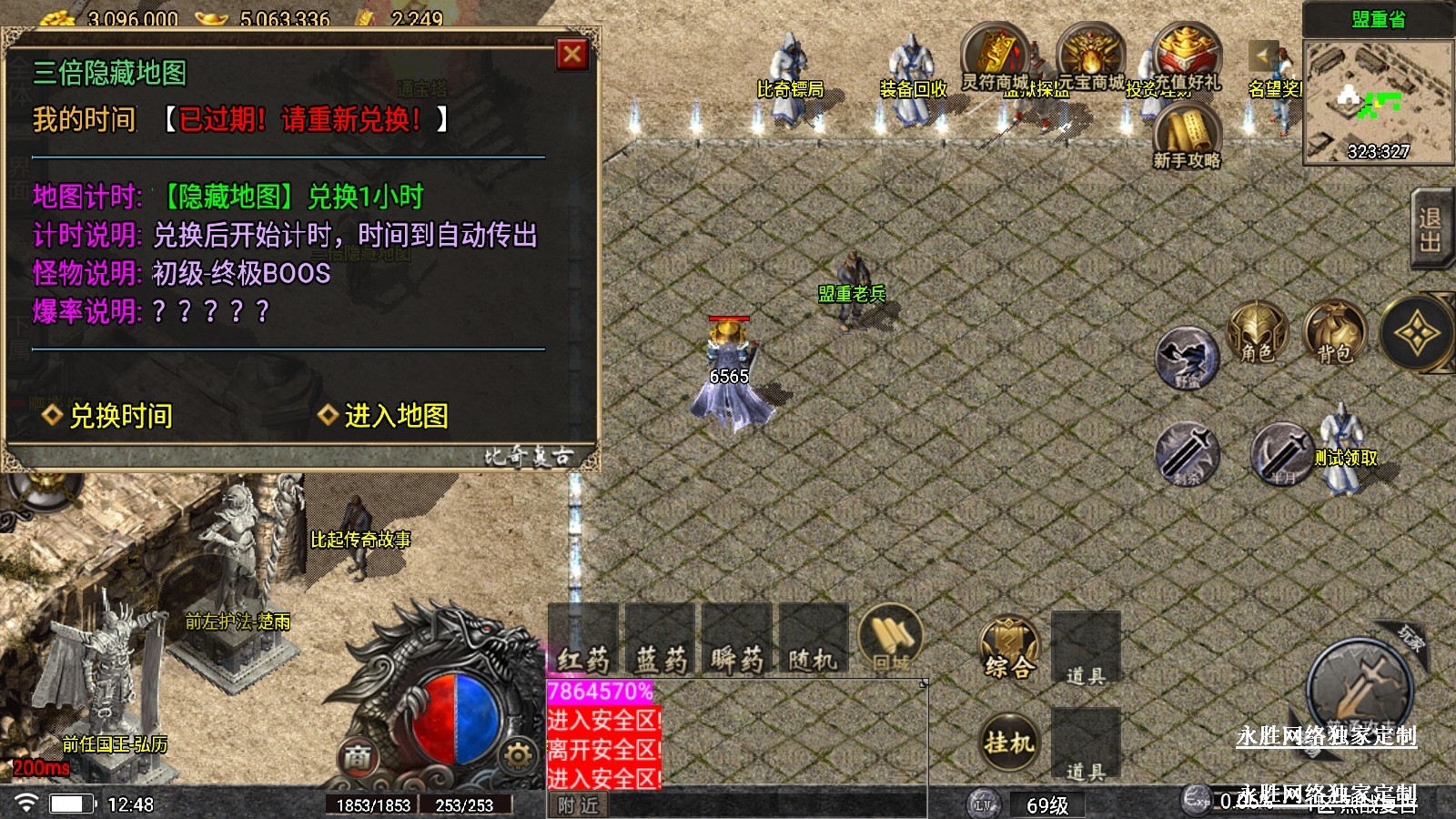
Task: Open the 灵符商城 shop icon
Action: (995, 56)
